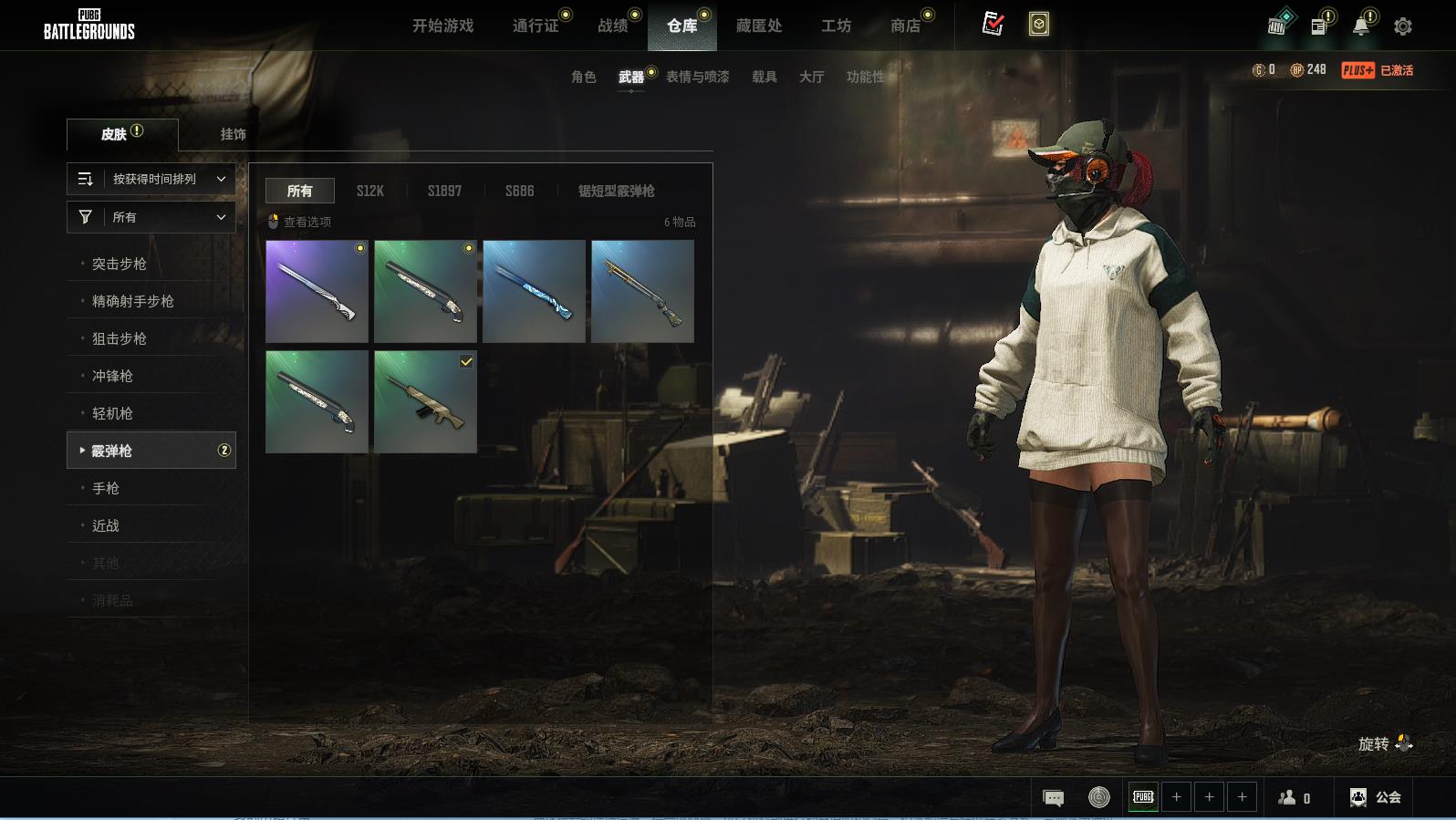The image size is (1456, 820).
Task: Open the 开始游戏 start game menu
Action: coord(442,26)
